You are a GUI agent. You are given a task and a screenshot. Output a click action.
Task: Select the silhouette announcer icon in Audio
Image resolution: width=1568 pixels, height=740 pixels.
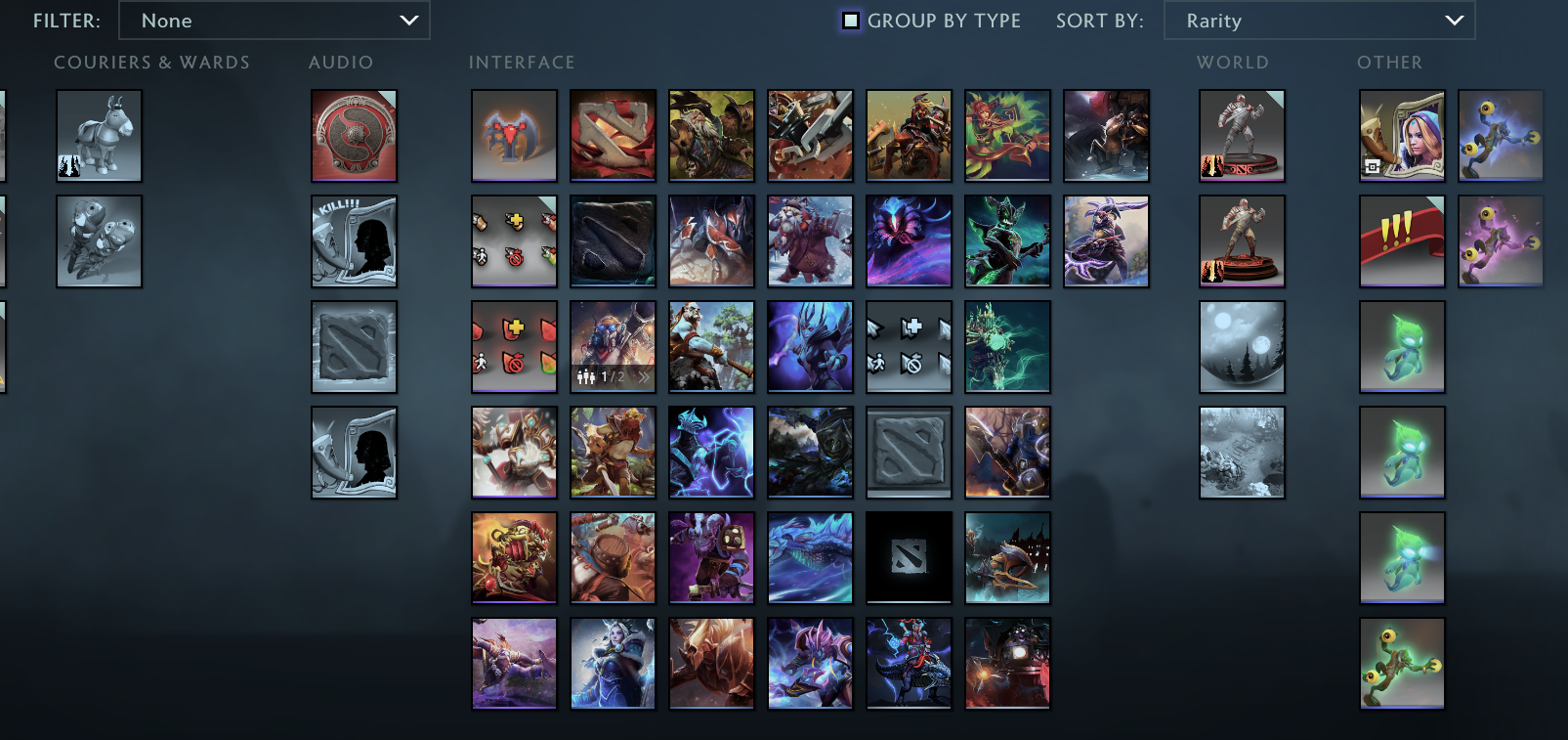pos(354,453)
